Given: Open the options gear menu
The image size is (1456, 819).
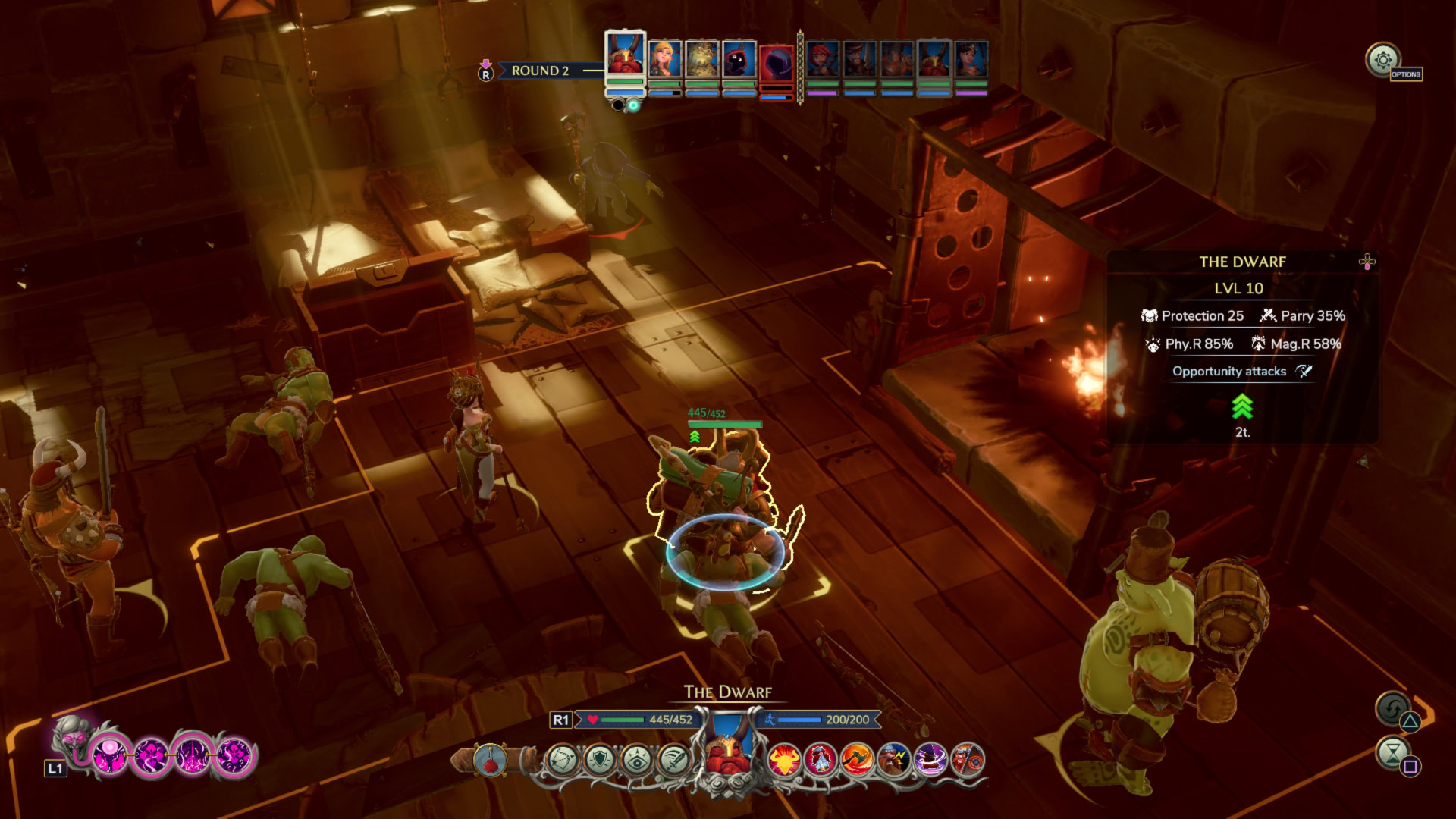Looking at the screenshot, I should click(1382, 59).
